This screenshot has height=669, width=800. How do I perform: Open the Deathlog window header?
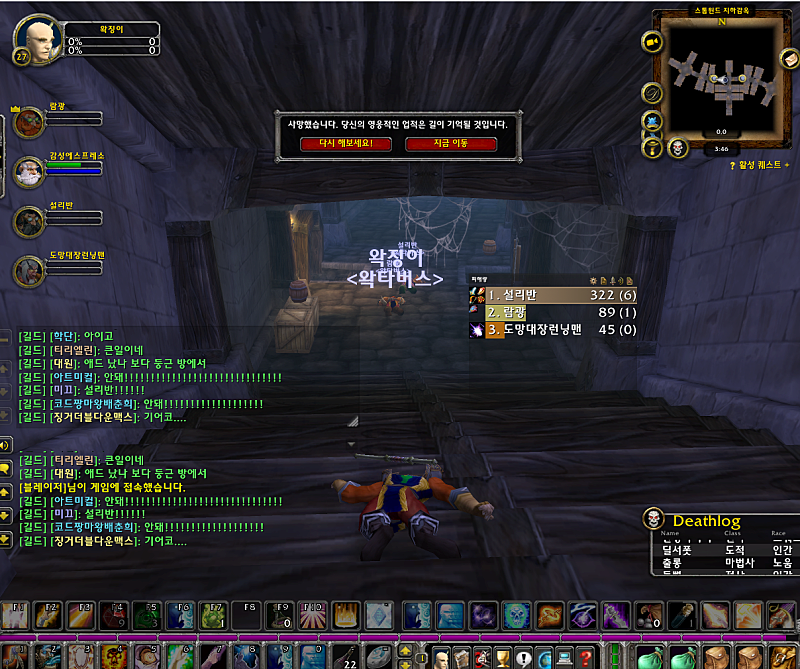(x=706, y=521)
